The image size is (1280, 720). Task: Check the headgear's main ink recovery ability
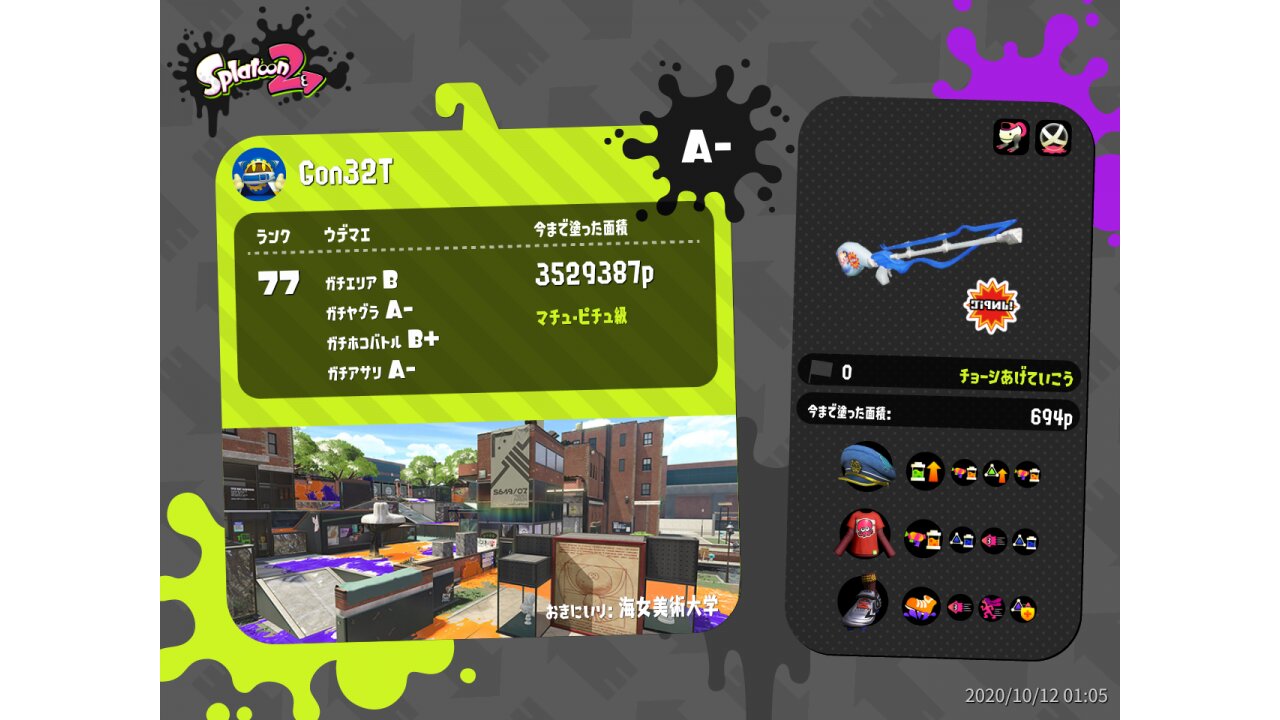pyautogui.click(x=925, y=470)
